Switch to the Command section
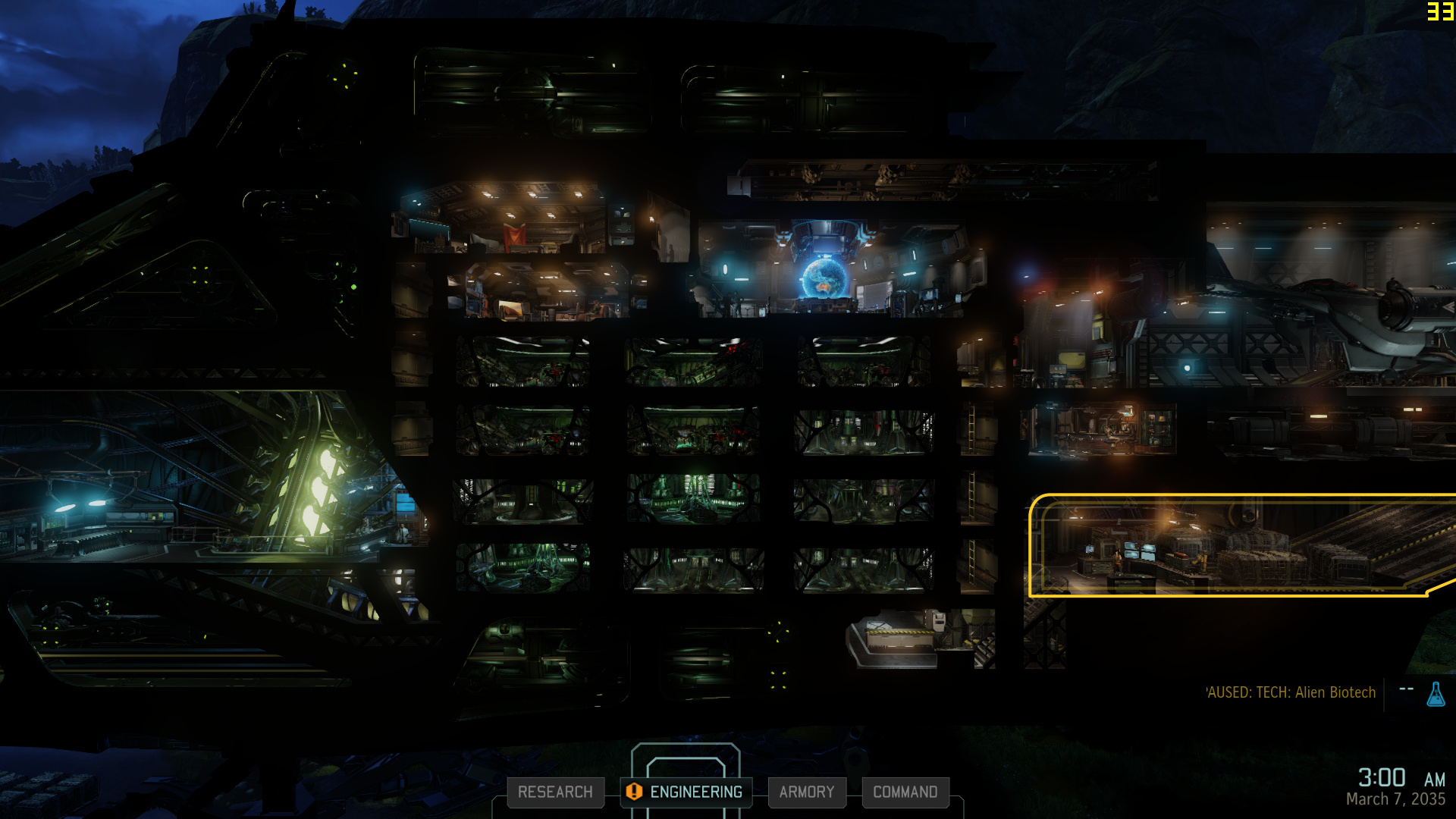 905,792
